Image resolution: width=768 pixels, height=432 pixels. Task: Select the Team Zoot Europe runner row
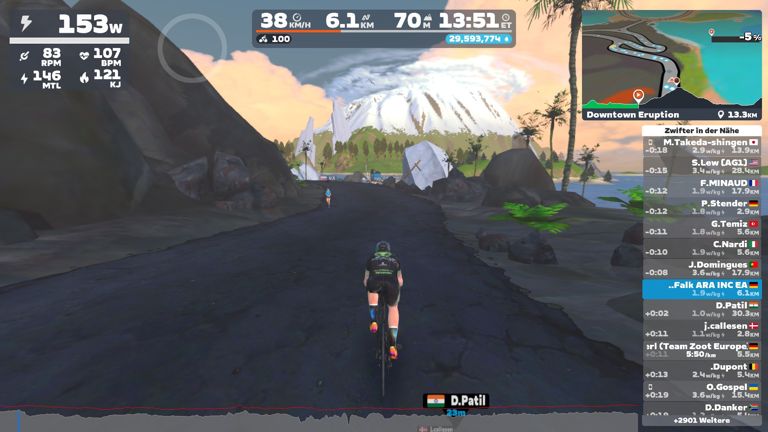(x=701, y=350)
